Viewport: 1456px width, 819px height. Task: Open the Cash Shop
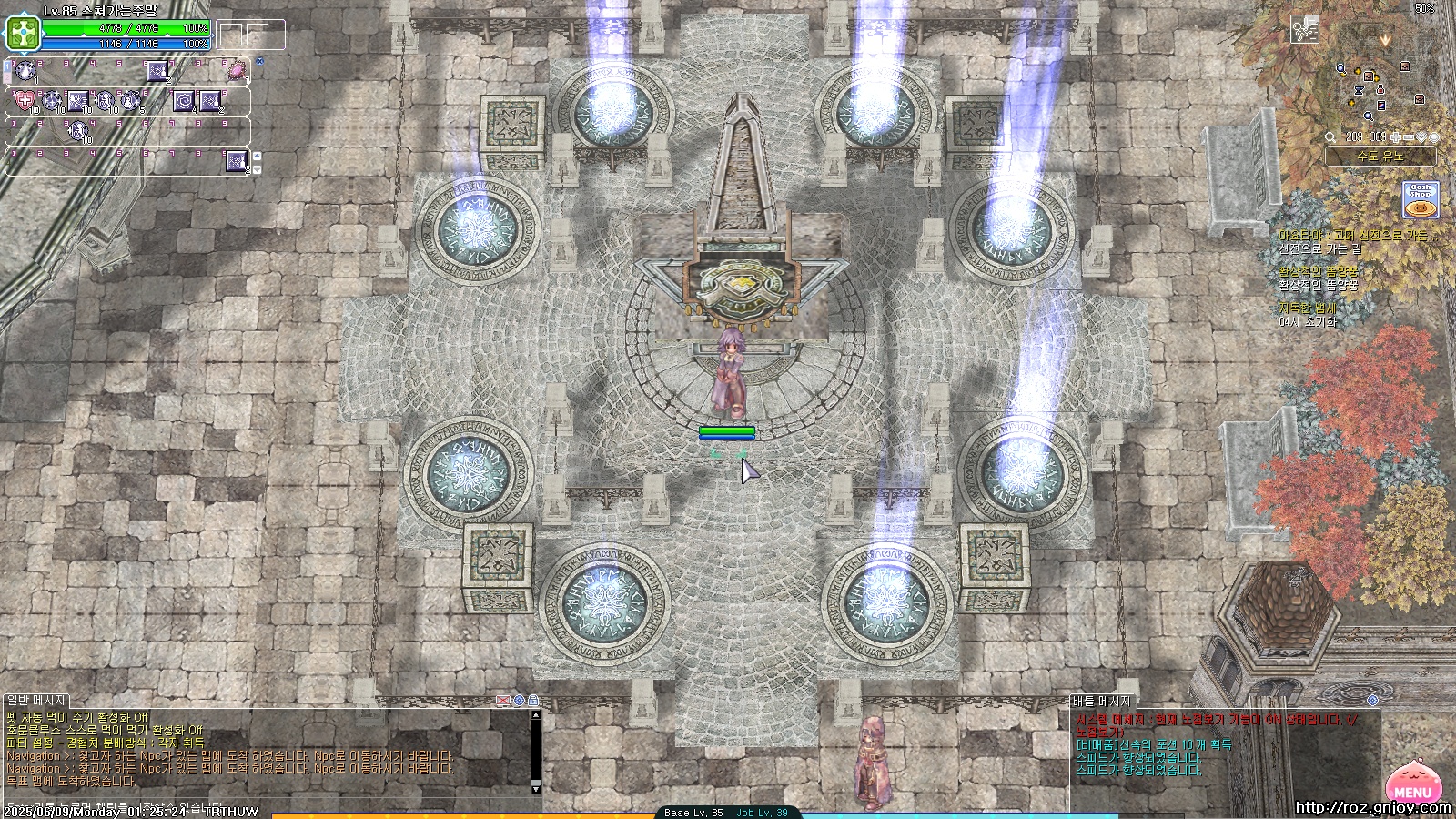pyautogui.click(x=1421, y=199)
